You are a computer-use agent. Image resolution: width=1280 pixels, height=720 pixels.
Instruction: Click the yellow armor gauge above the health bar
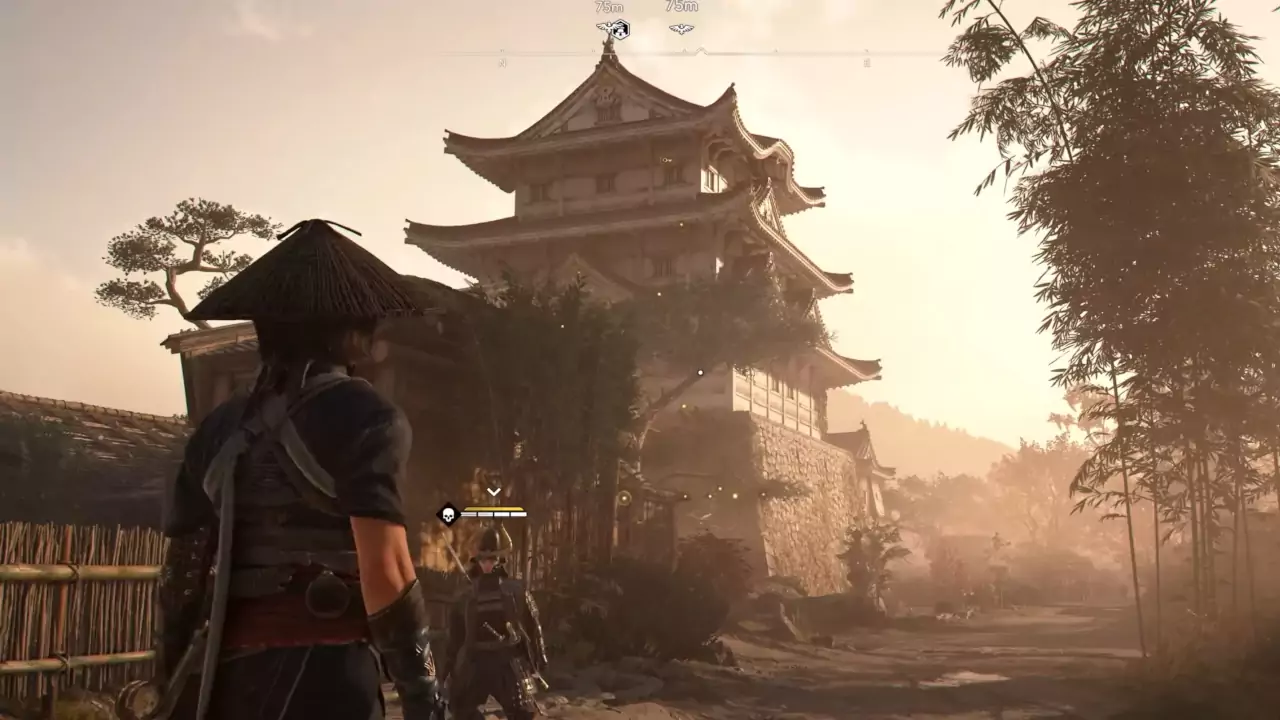(x=493, y=509)
